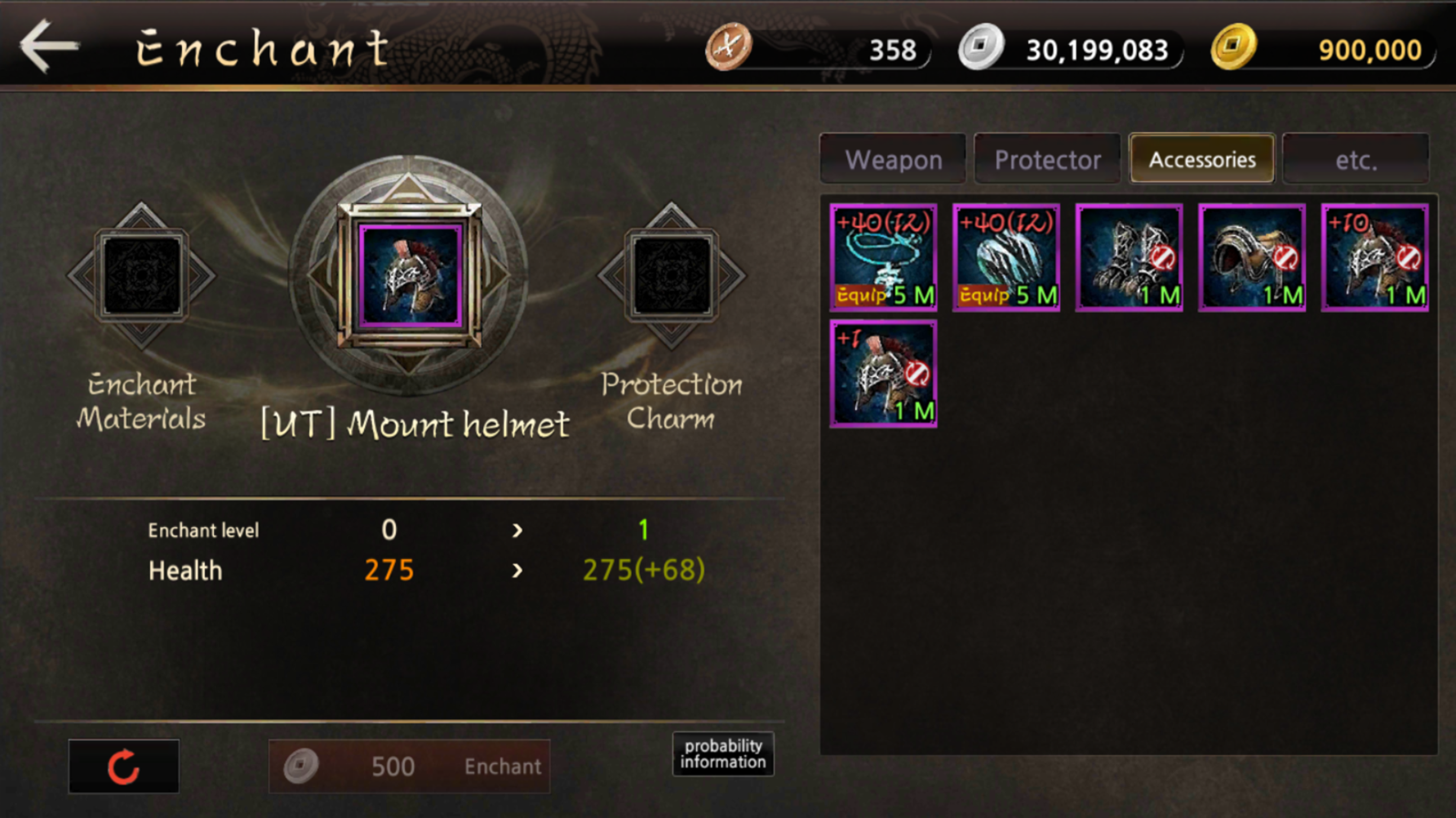Select the +1 mount helmet
This screenshot has height=818, width=1456.
point(883,374)
